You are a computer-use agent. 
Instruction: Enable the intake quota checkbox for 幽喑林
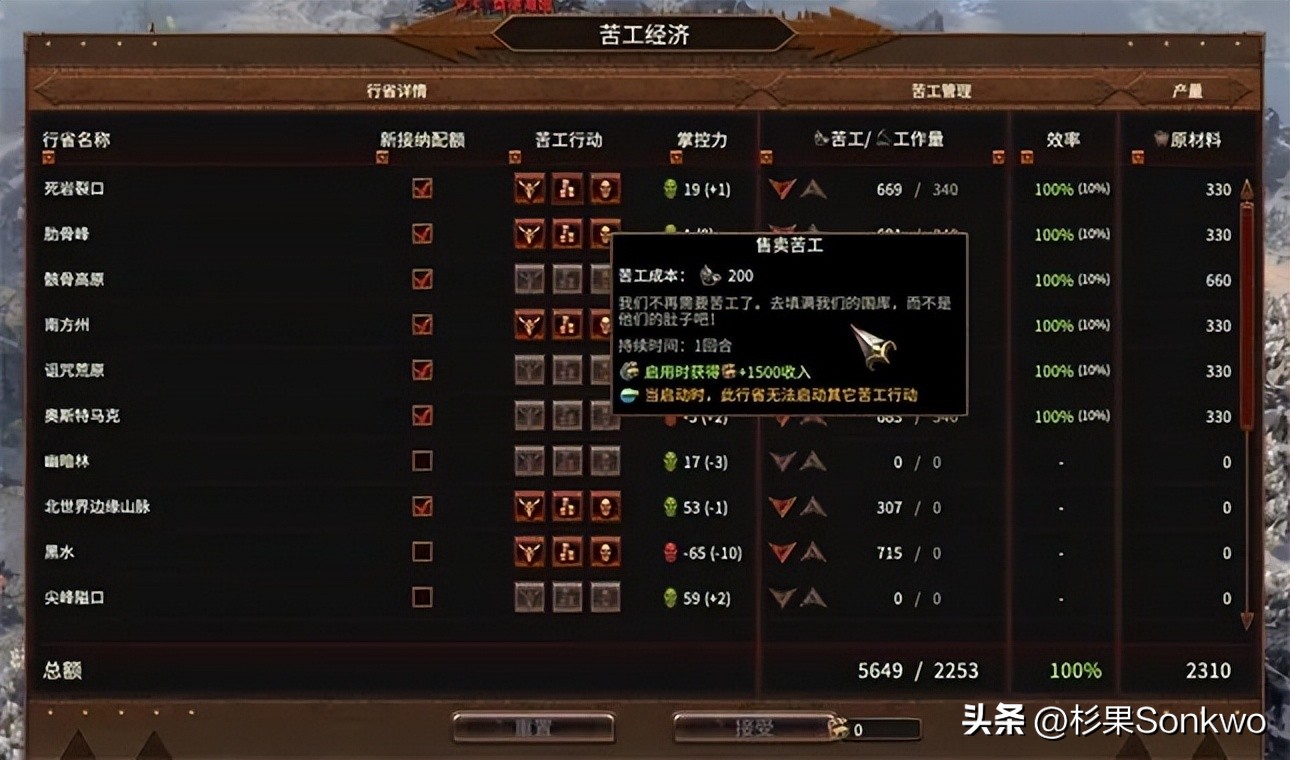pos(420,461)
